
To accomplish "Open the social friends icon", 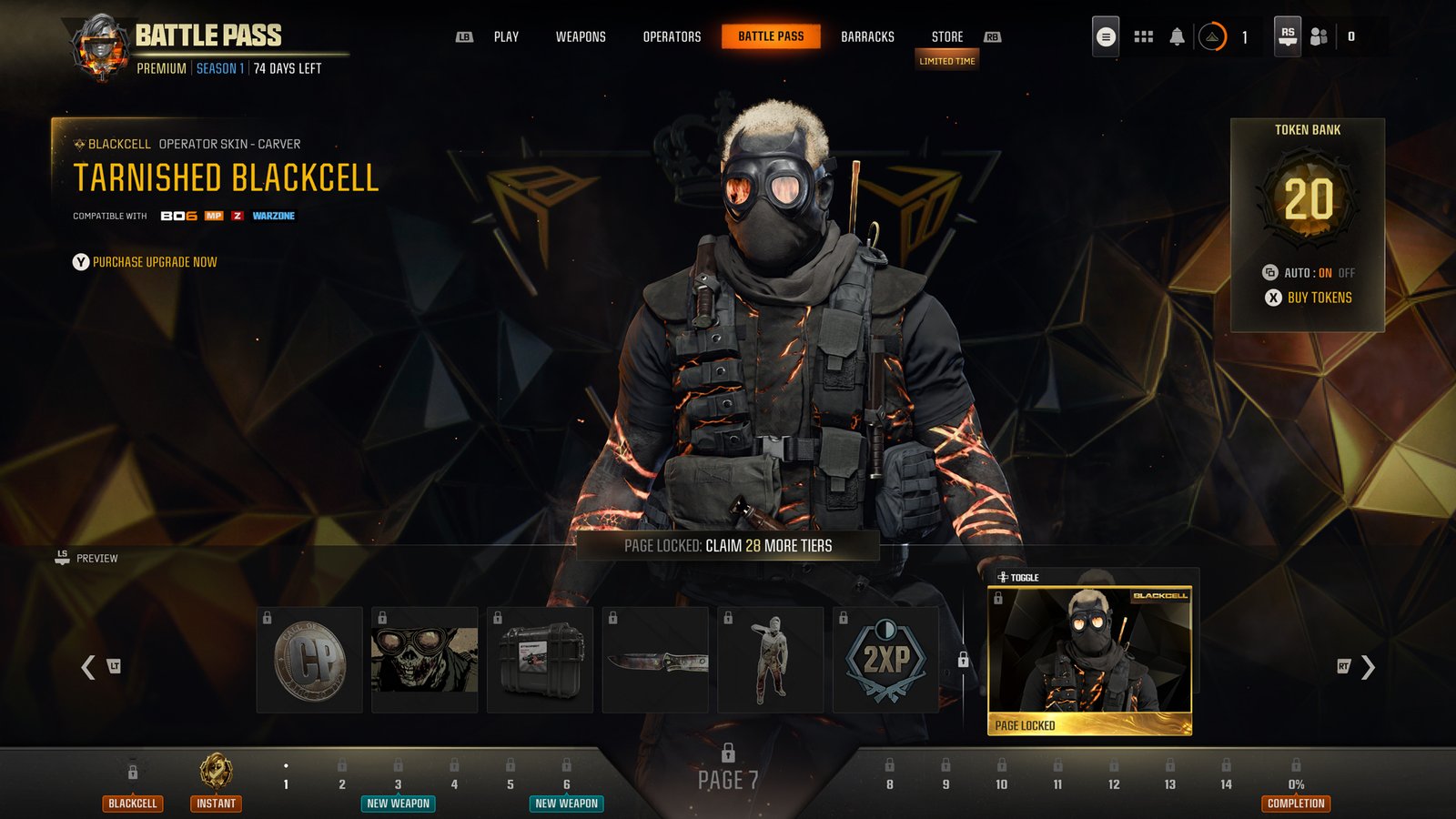I will 1318,36.
